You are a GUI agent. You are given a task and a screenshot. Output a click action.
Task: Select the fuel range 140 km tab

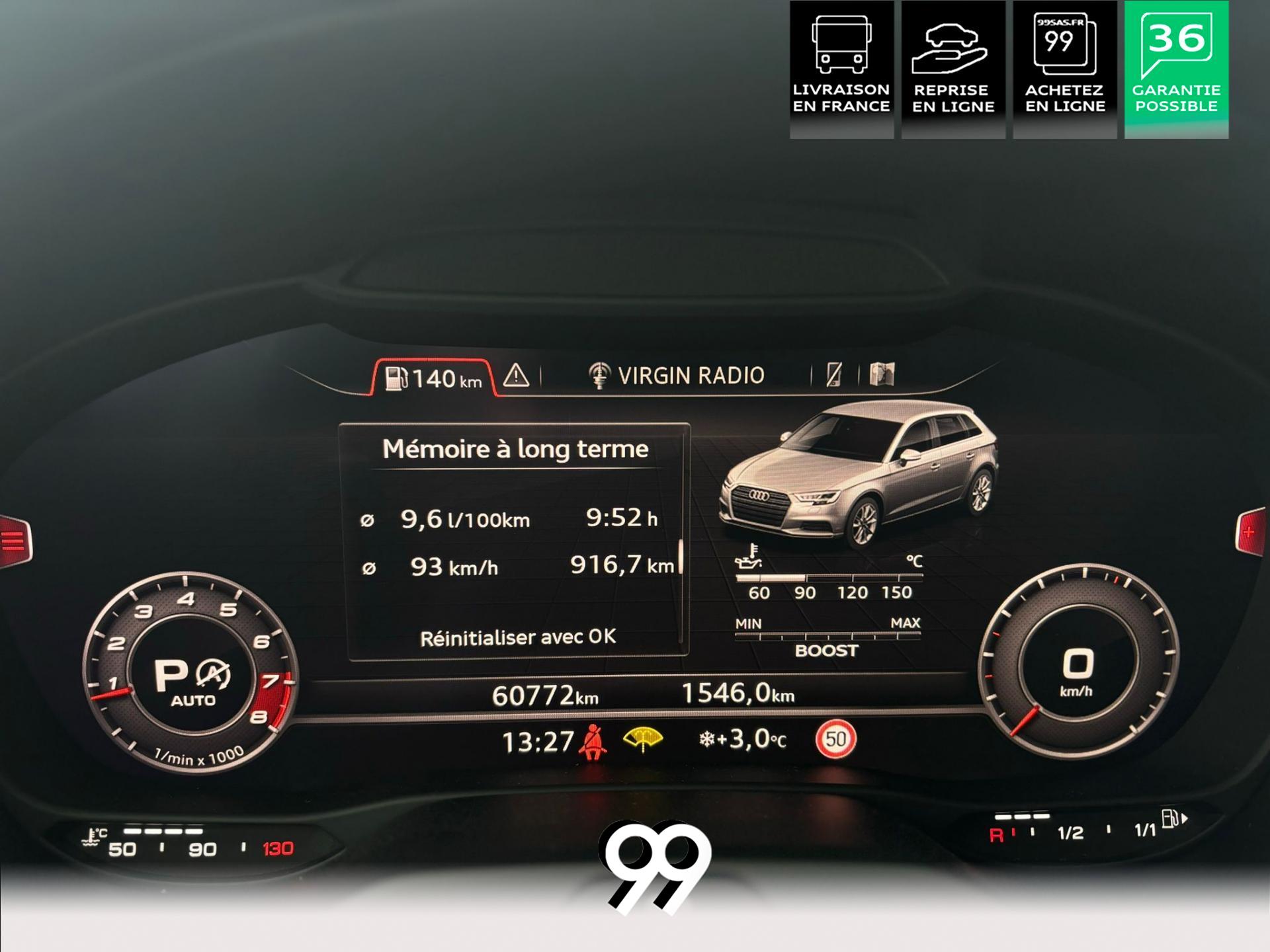click(433, 379)
